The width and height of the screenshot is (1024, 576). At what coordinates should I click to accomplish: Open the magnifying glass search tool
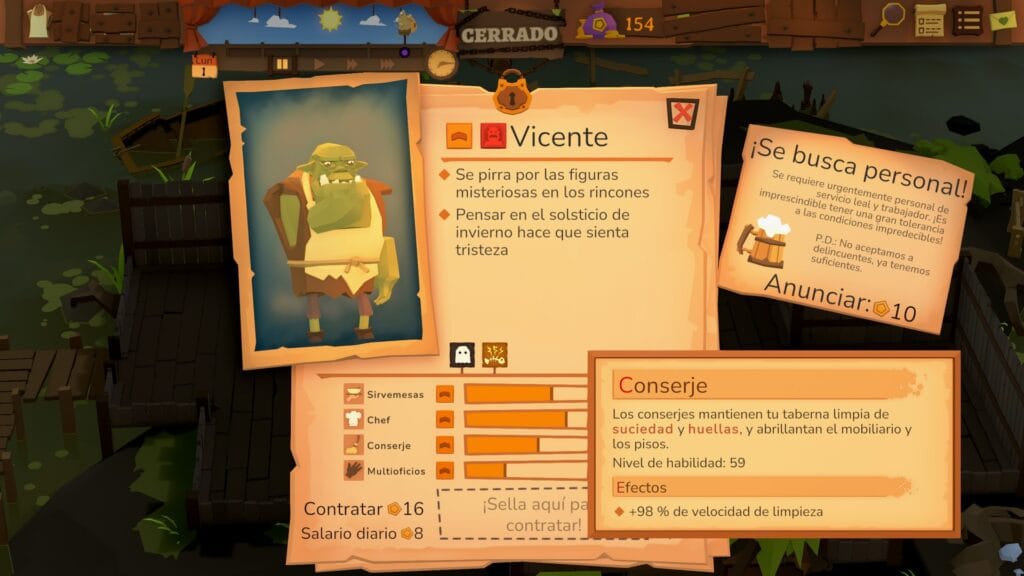click(891, 17)
